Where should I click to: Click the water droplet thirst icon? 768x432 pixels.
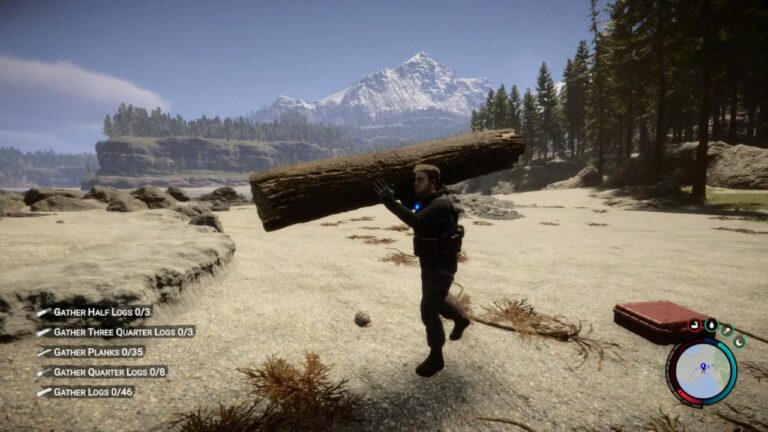[x=711, y=324]
